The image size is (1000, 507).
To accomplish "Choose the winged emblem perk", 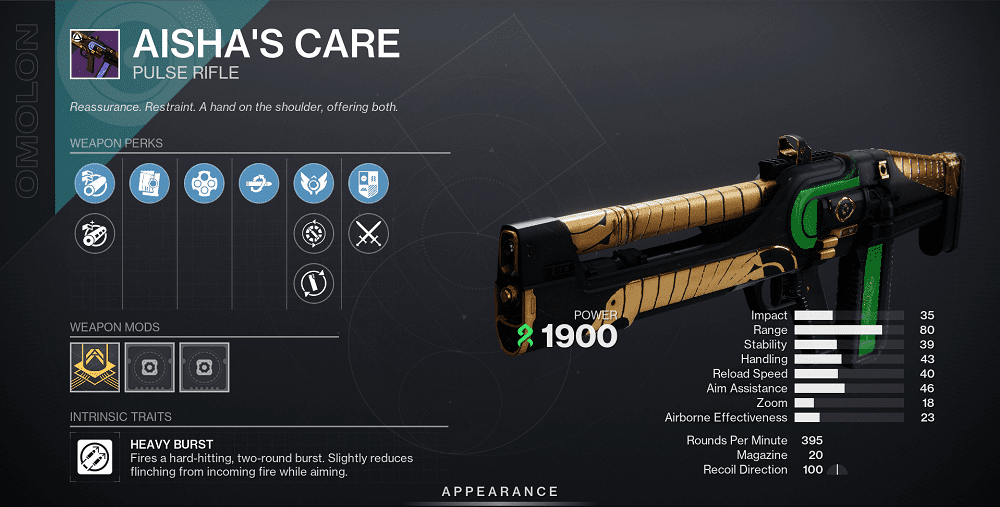I will pyautogui.click(x=313, y=184).
